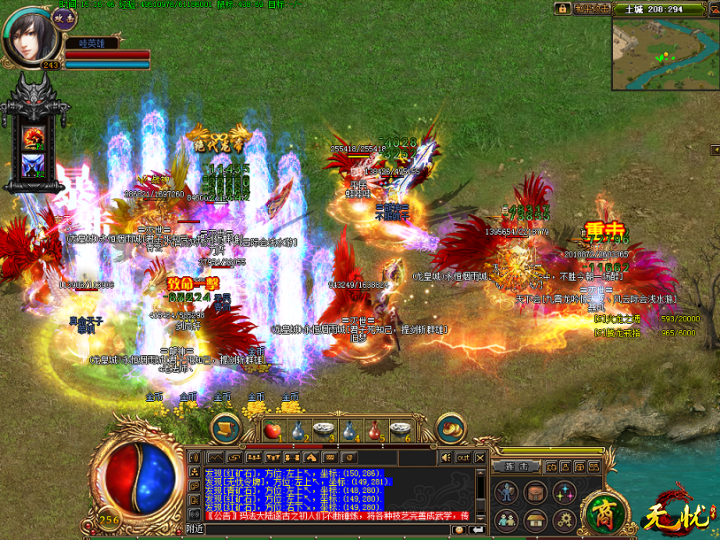
Task: Close the chat panel with the X
Action: coord(479,457)
